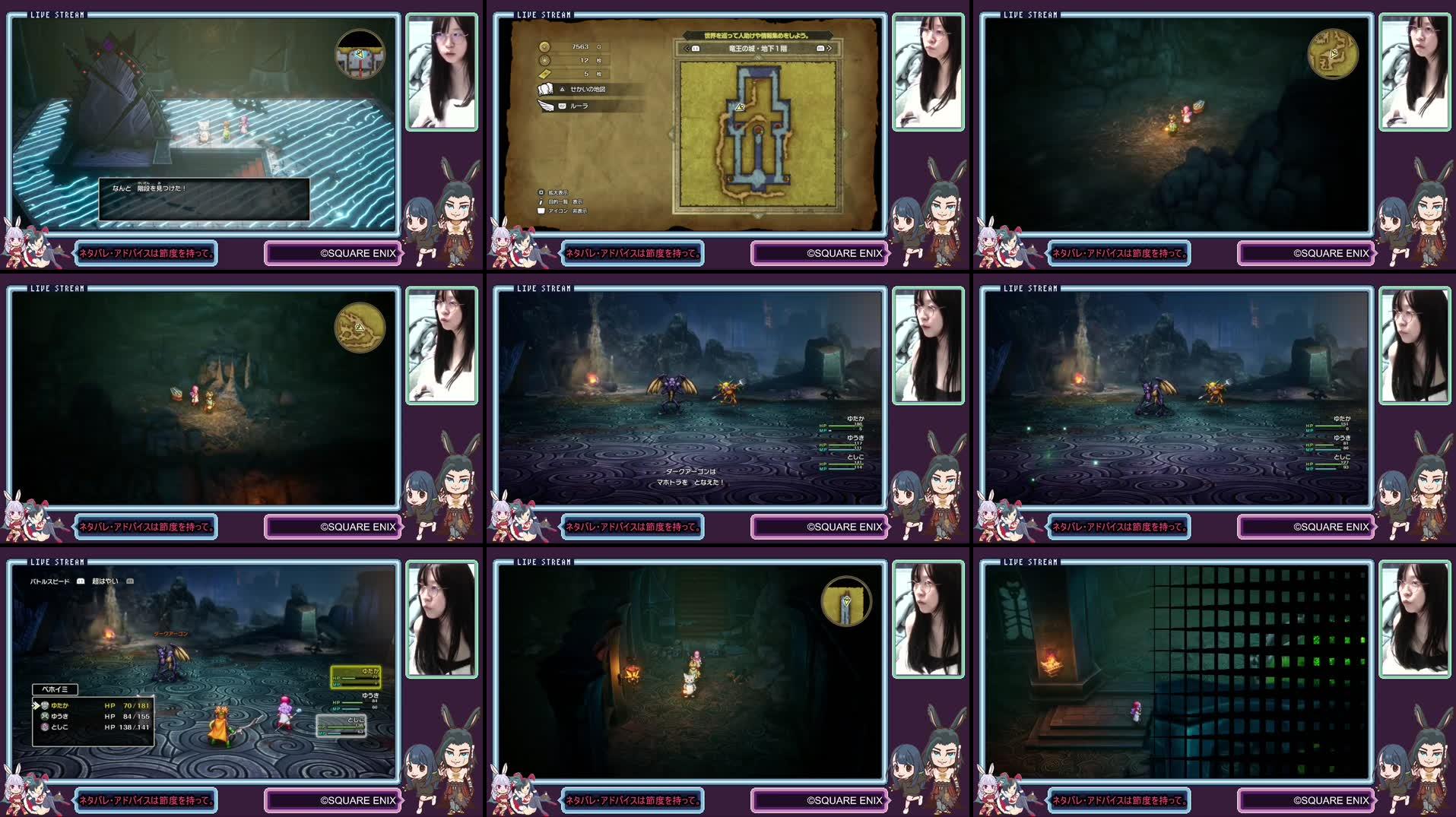Click the left arrow beside 竜王の城・地下1階
The image size is (1456, 817).
tap(685, 49)
